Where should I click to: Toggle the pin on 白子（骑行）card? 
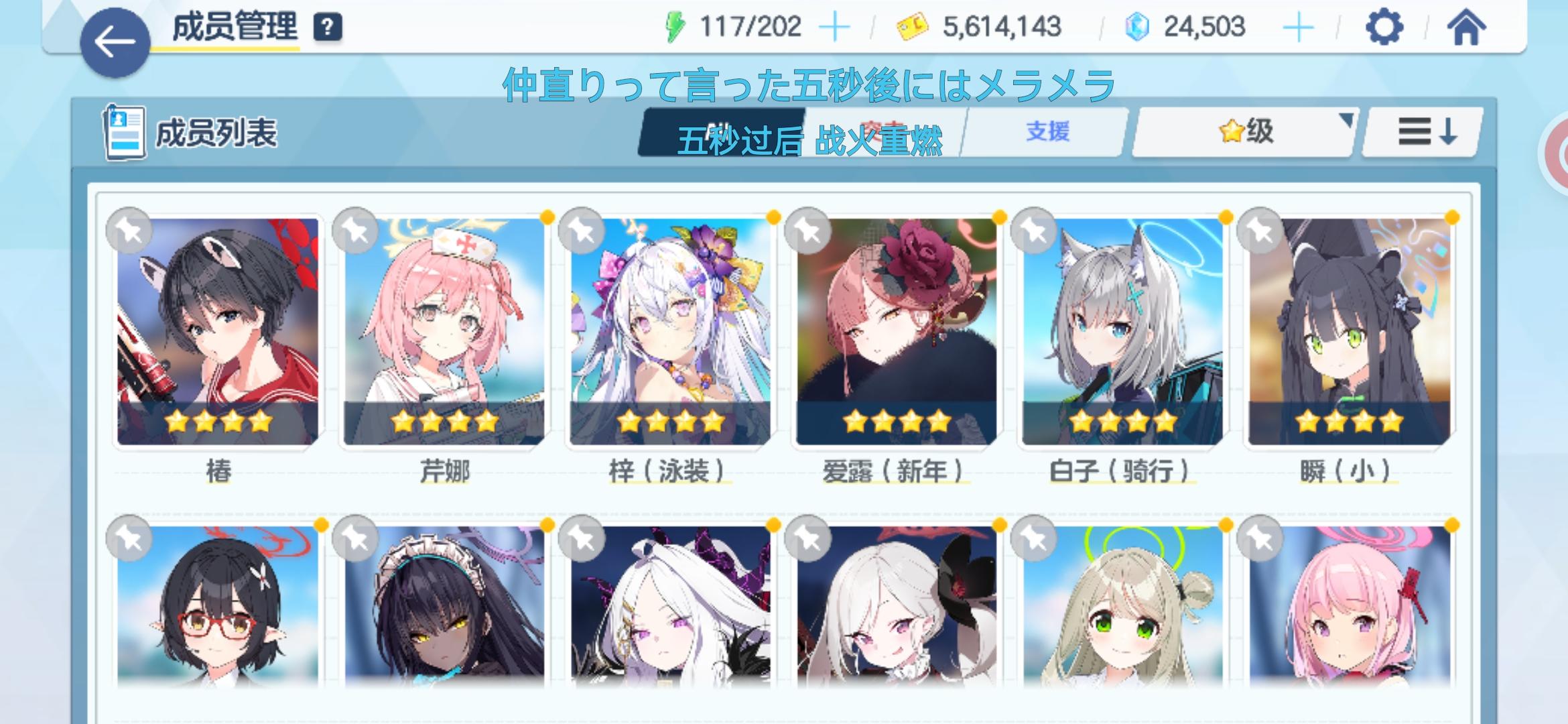pyautogui.click(x=1033, y=231)
